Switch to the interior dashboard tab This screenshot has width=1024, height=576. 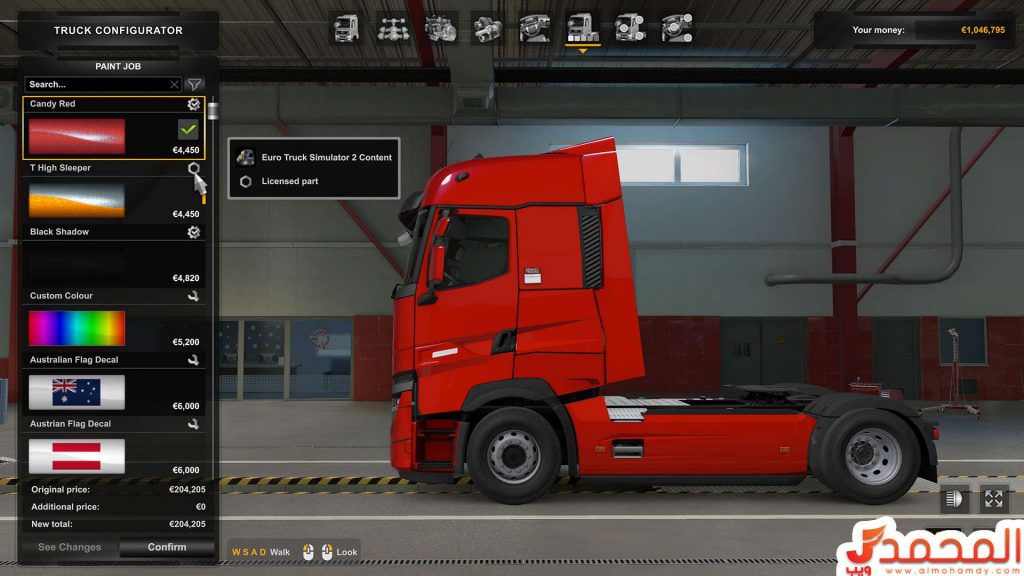pyautogui.click(x=534, y=27)
